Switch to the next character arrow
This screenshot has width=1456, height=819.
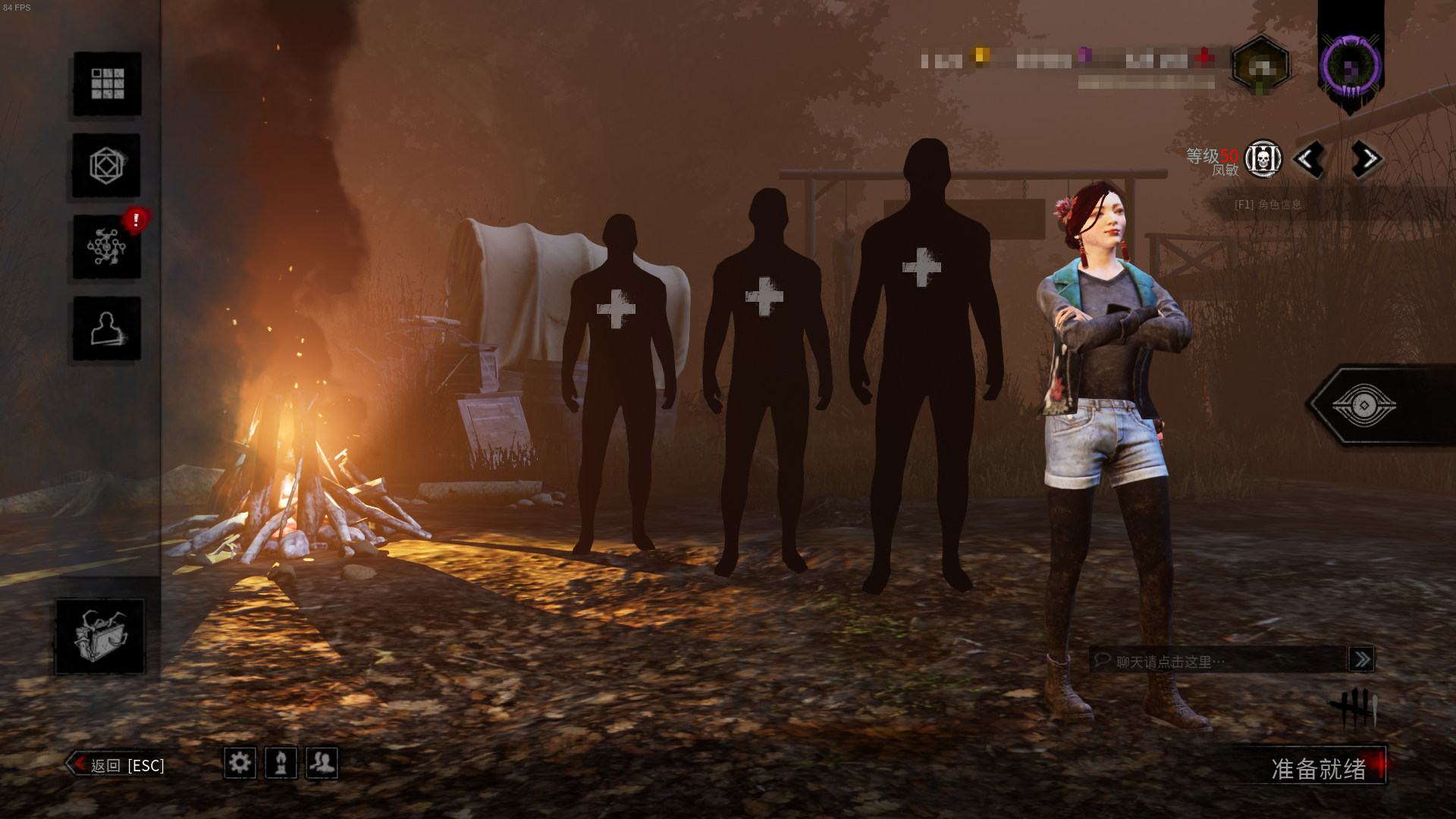tap(1367, 159)
